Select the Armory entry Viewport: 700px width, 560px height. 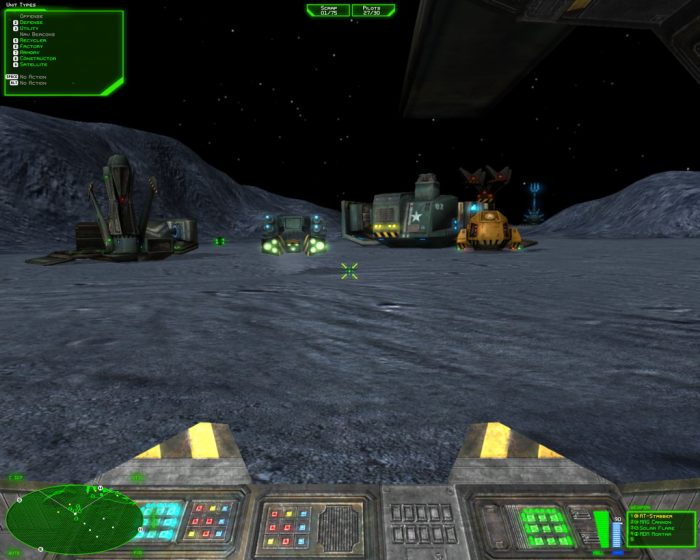tap(31, 53)
